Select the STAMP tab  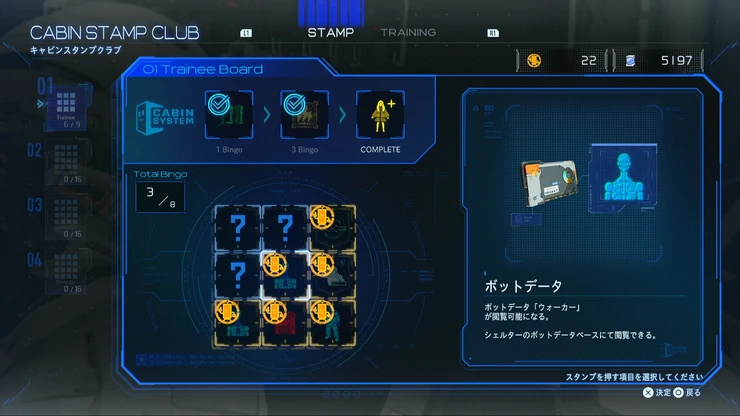coord(330,32)
